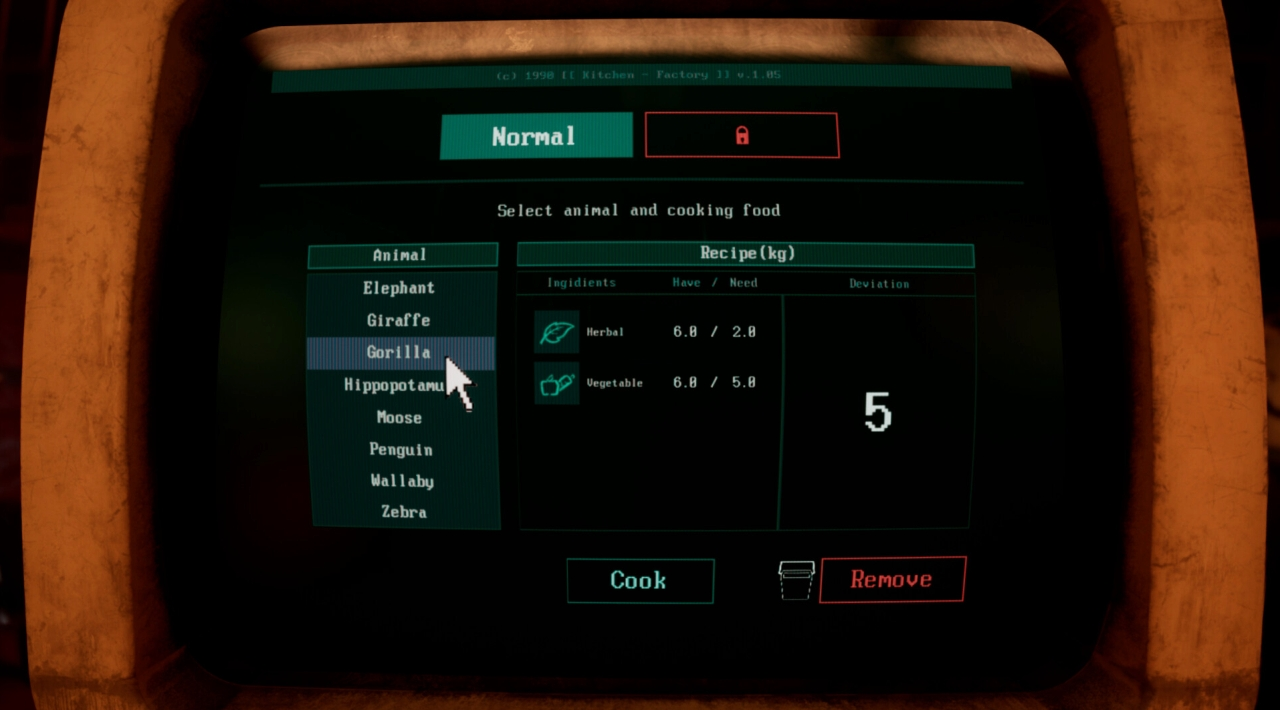Image resolution: width=1280 pixels, height=710 pixels.
Task: Choose Giraffe in the animal list
Action: coord(399,320)
